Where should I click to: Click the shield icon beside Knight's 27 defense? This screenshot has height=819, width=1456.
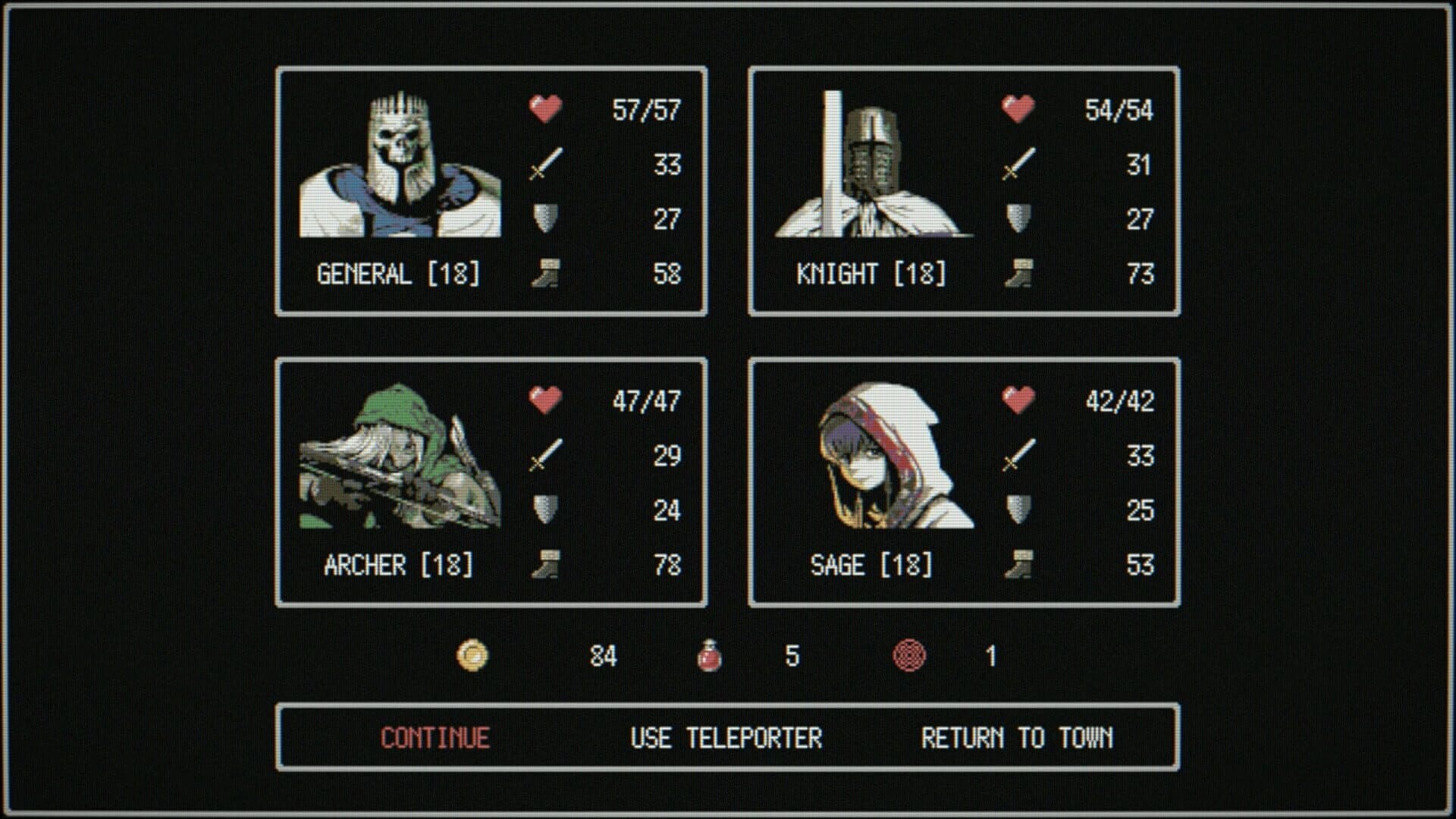(x=1016, y=220)
